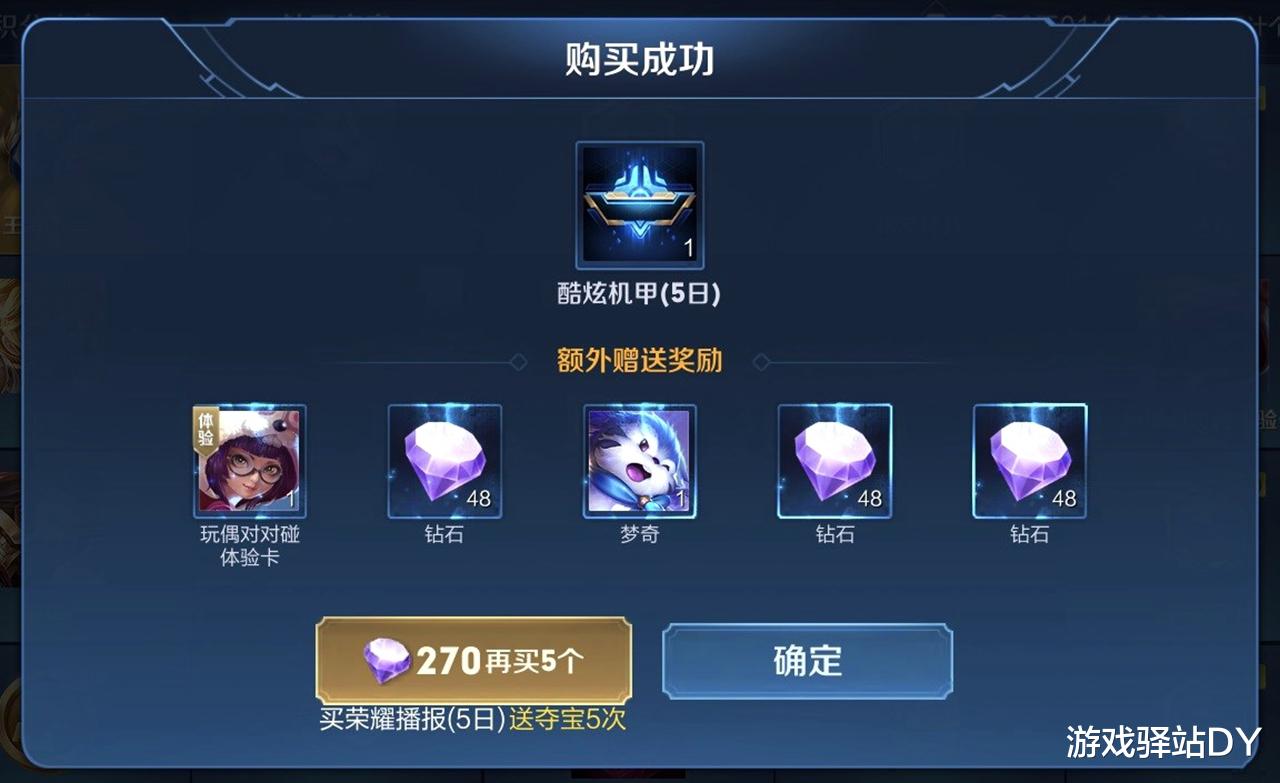Click the 玩偶对对碰体验卡 reward icon
The width and height of the screenshot is (1280, 783).
coord(249,461)
